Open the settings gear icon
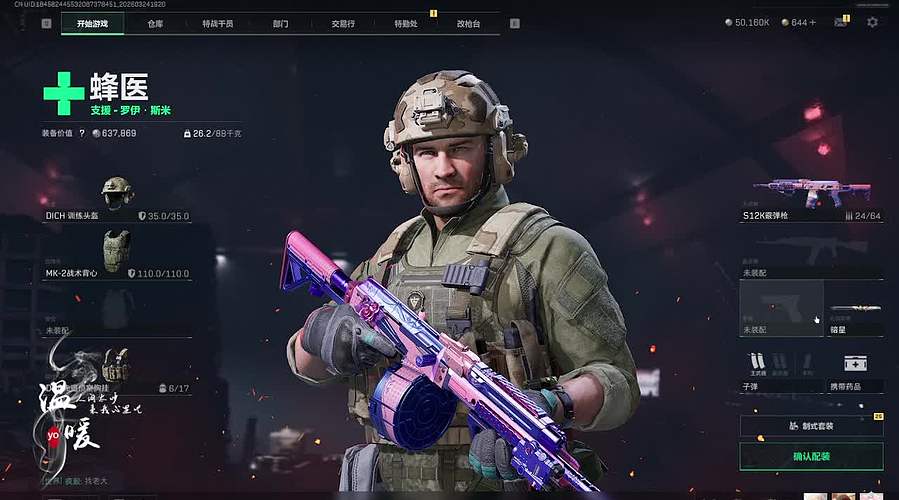899x500 pixels. coord(872,22)
